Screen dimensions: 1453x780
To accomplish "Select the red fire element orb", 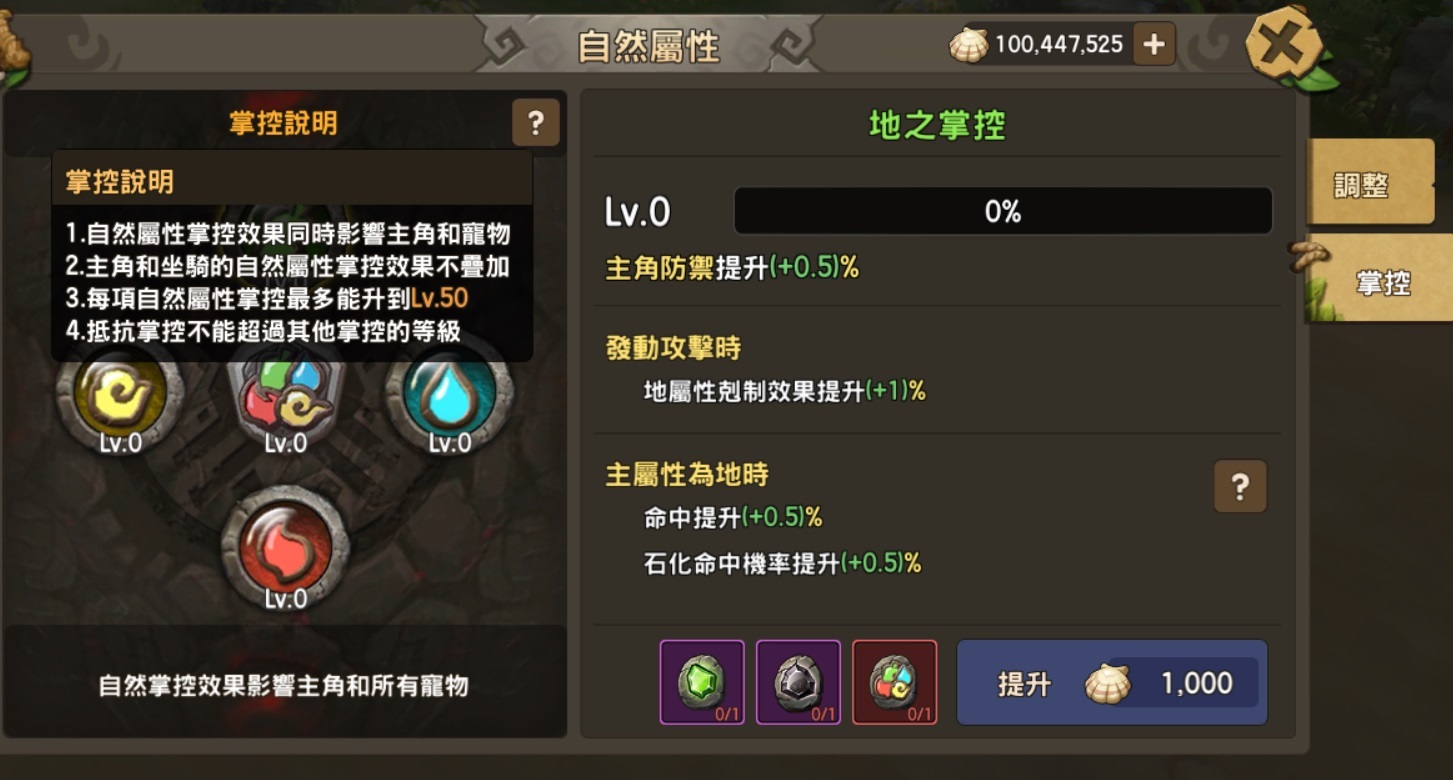I will point(286,545).
